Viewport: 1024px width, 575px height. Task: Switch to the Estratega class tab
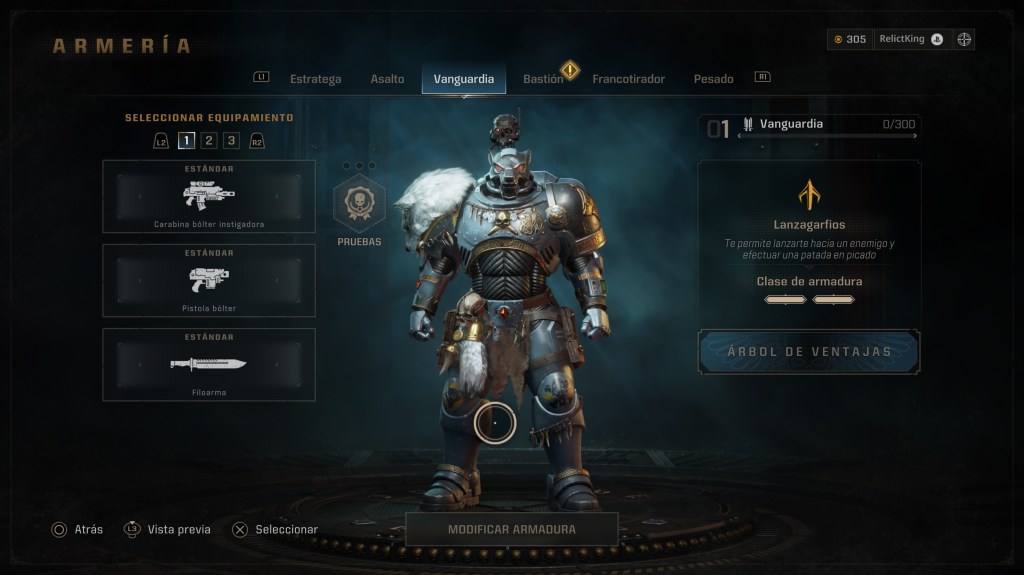coord(315,79)
